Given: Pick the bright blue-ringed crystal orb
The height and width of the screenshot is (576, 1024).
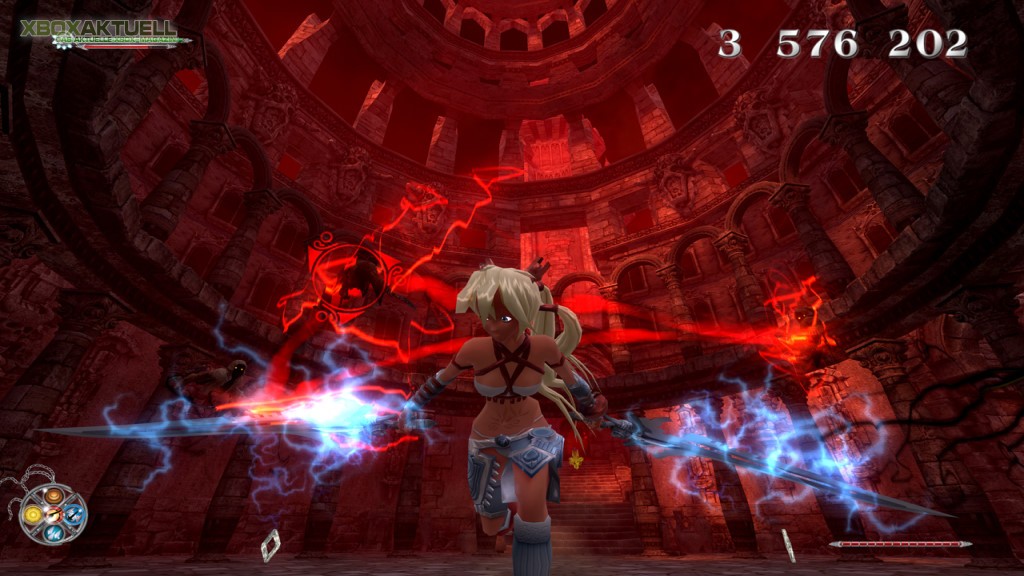Looking at the screenshot, I should click(x=74, y=514).
